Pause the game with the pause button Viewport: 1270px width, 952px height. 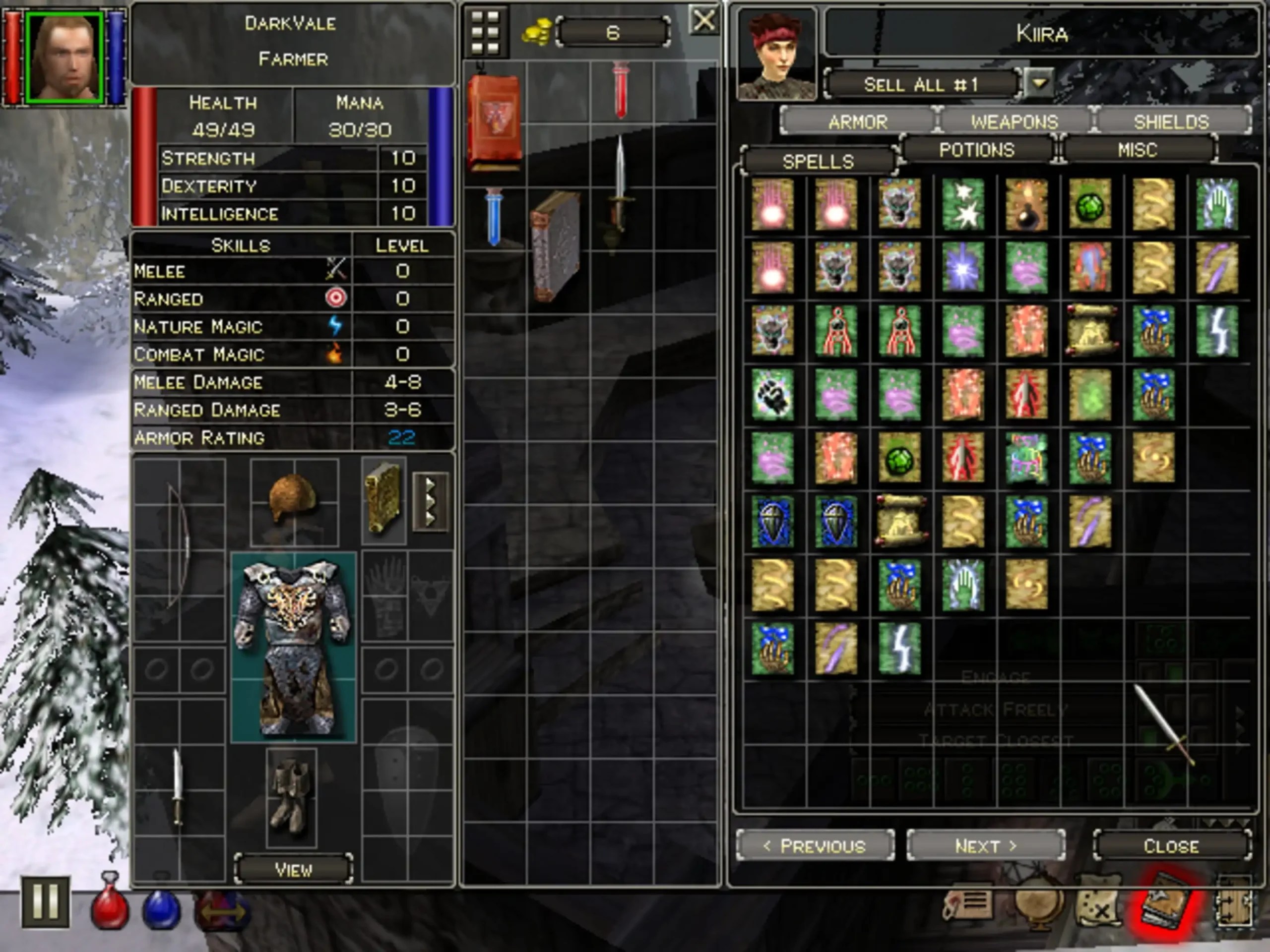tap(46, 901)
